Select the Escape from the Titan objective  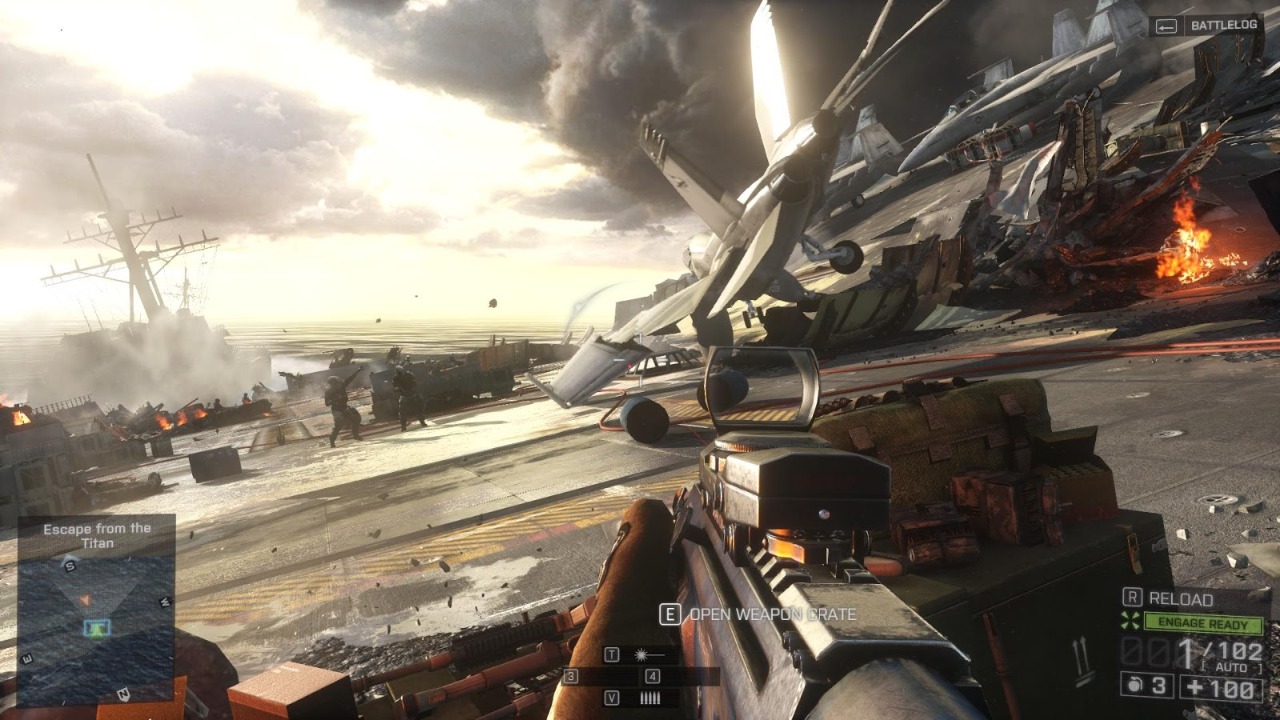click(97, 536)
